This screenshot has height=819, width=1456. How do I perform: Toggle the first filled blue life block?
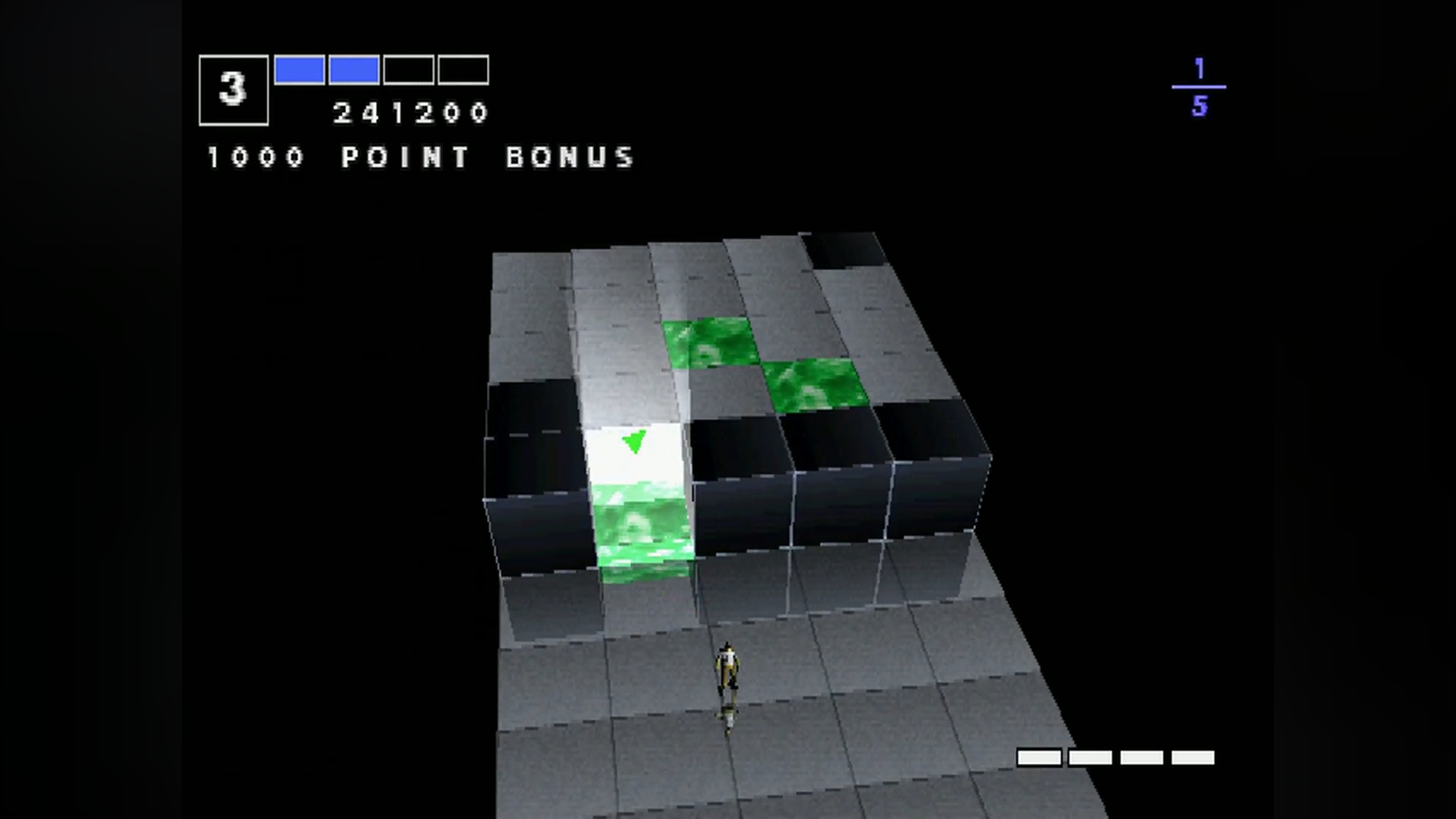(299, 70)
